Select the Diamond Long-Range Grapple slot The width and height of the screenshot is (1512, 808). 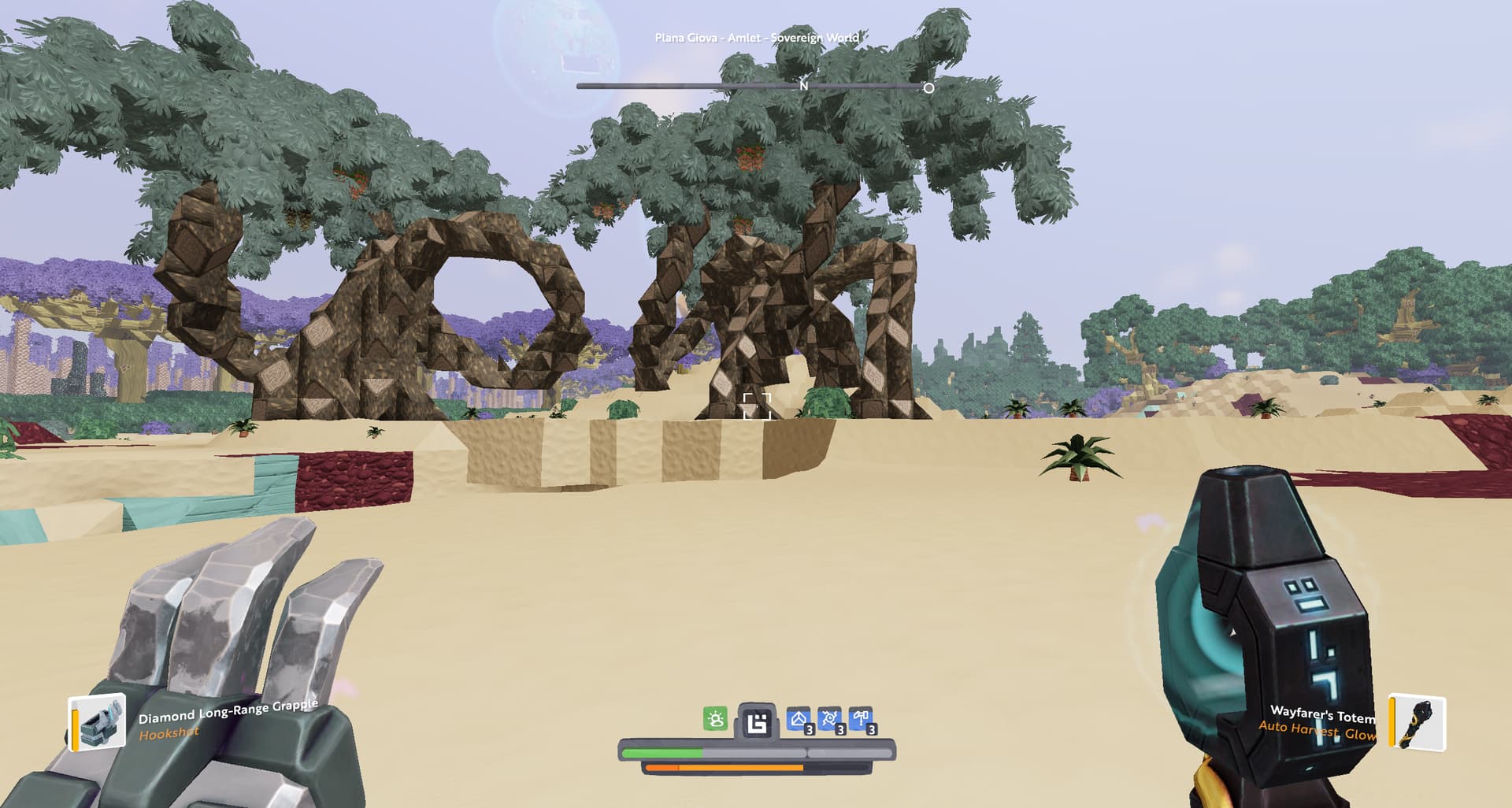[97, 721]
